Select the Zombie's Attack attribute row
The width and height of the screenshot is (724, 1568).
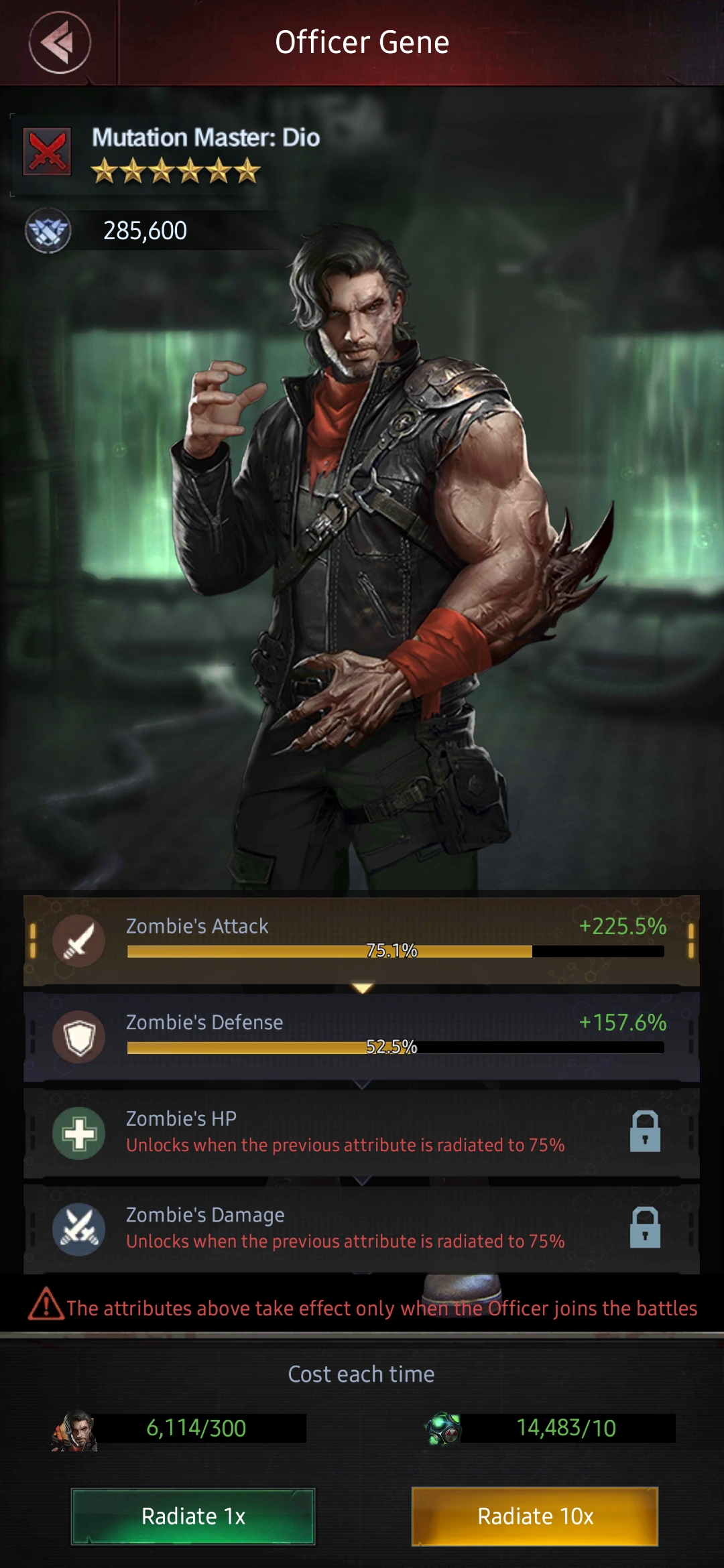click(x=361, y=939)
